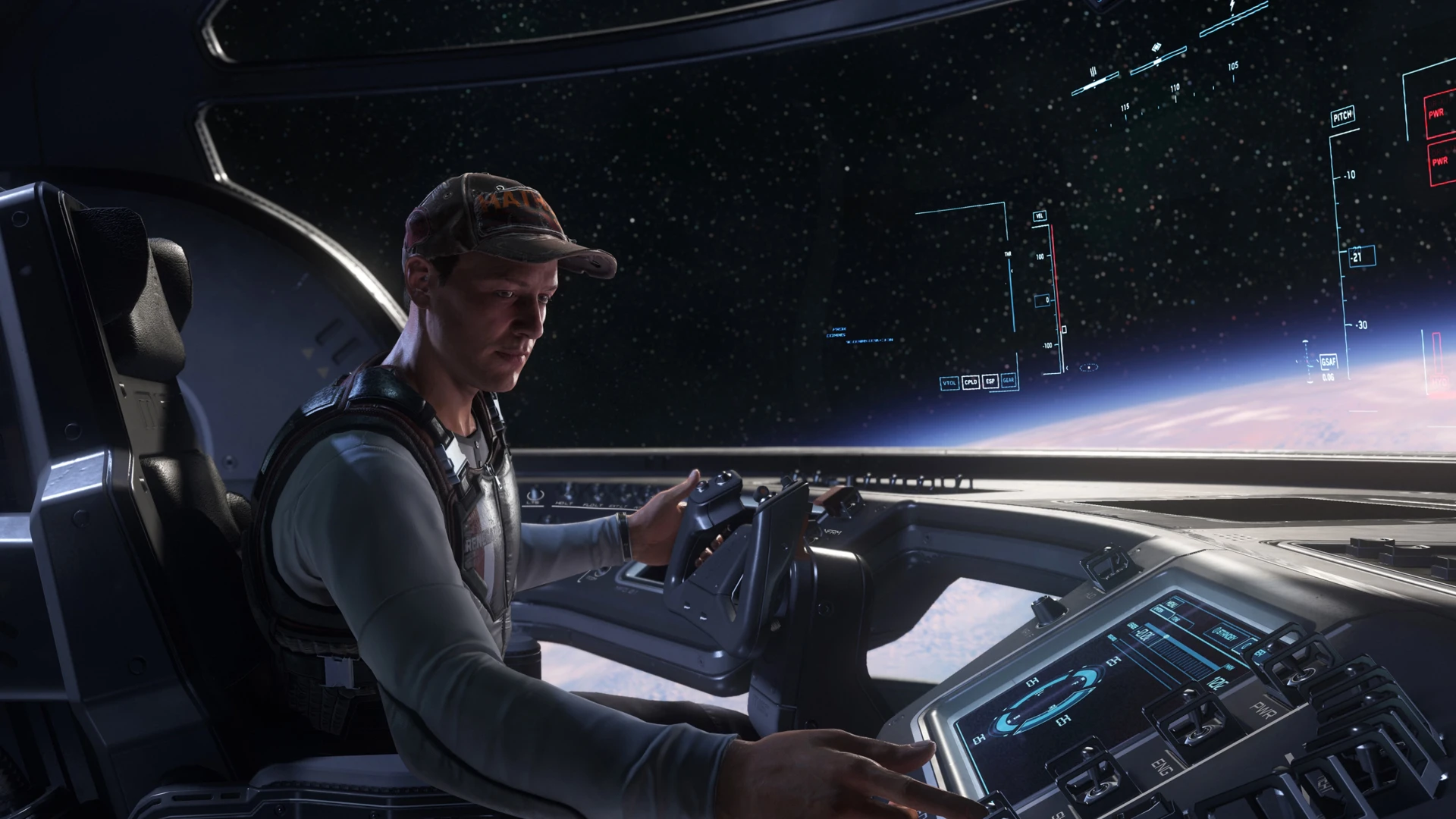Click the VEL velocity gauge icon

pos(1040,215)
